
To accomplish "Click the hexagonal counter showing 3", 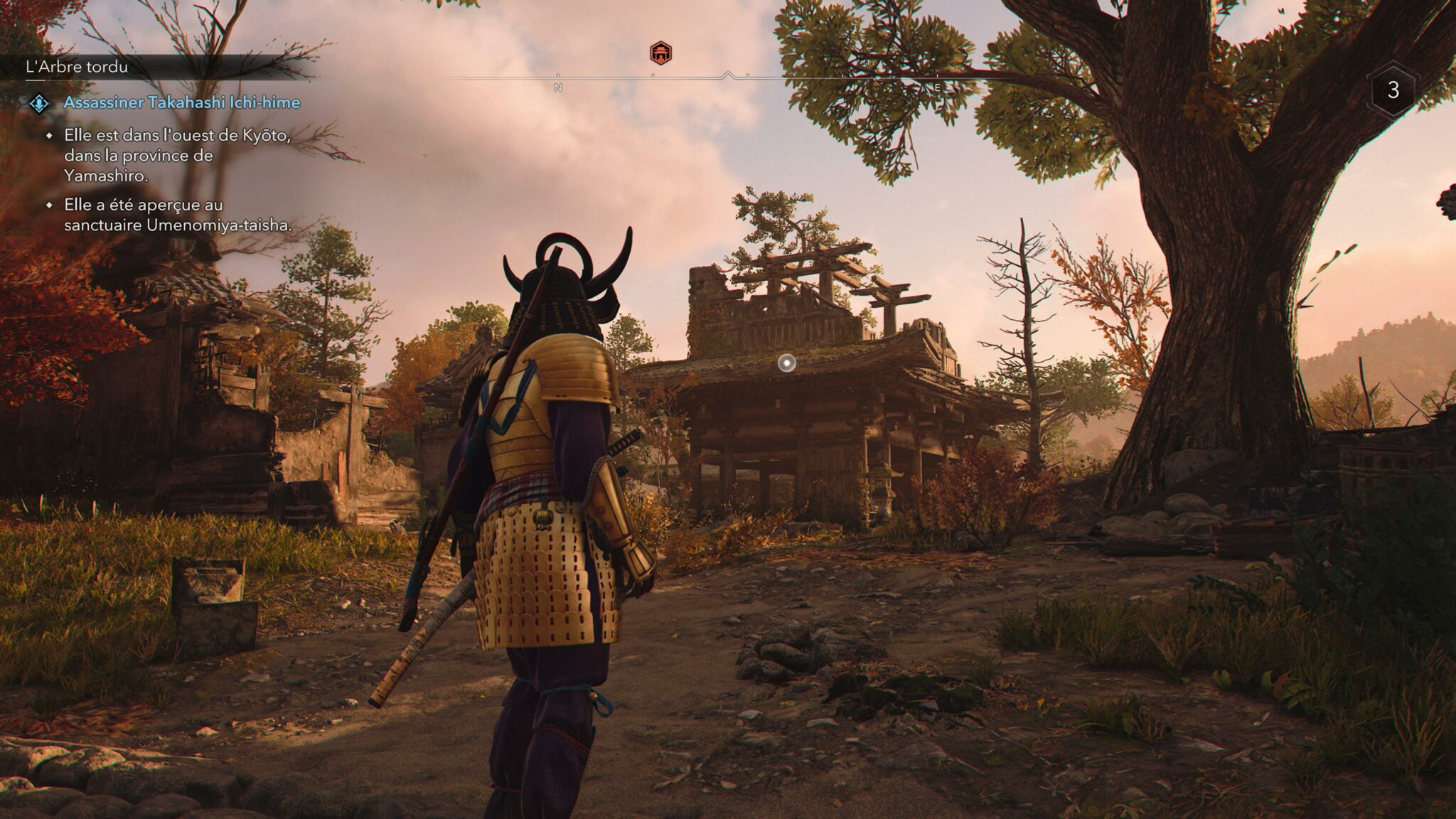I will click(1393, 90).
